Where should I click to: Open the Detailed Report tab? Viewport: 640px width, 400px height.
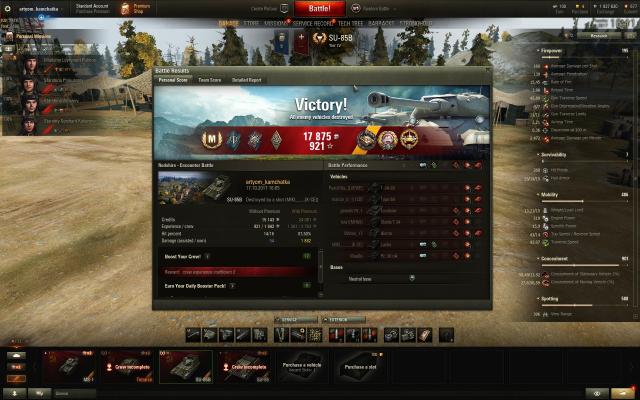click(247, 79)
